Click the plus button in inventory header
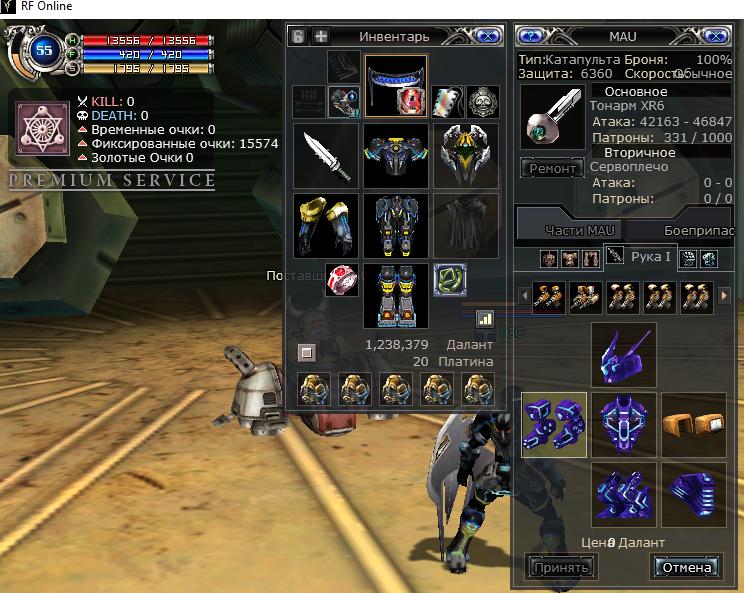The height and width of the screenshot is (593, 744). (321, 36)
